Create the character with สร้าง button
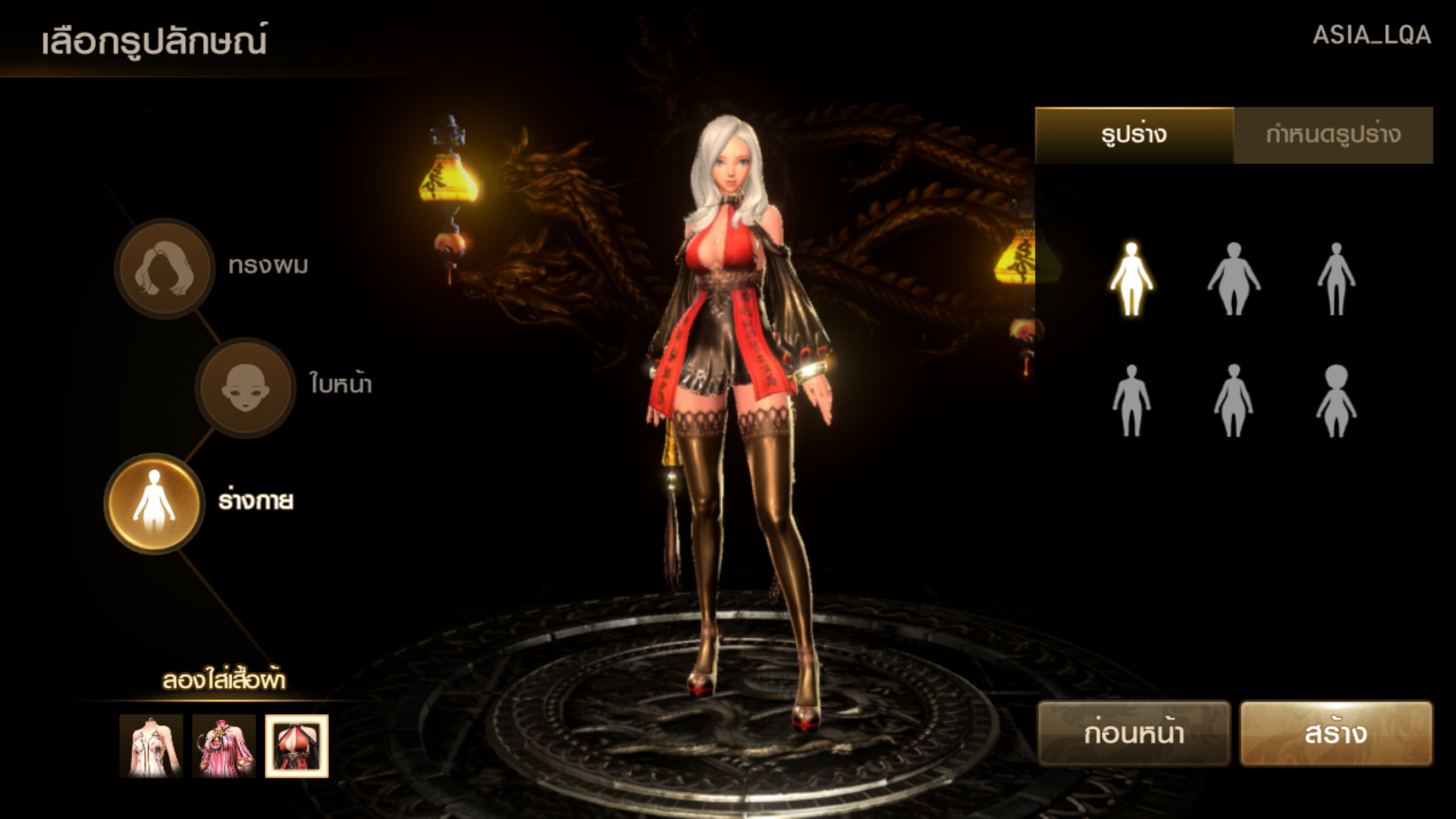The height and width of the screenshot is (819, 1456). tap(1335, 733)
